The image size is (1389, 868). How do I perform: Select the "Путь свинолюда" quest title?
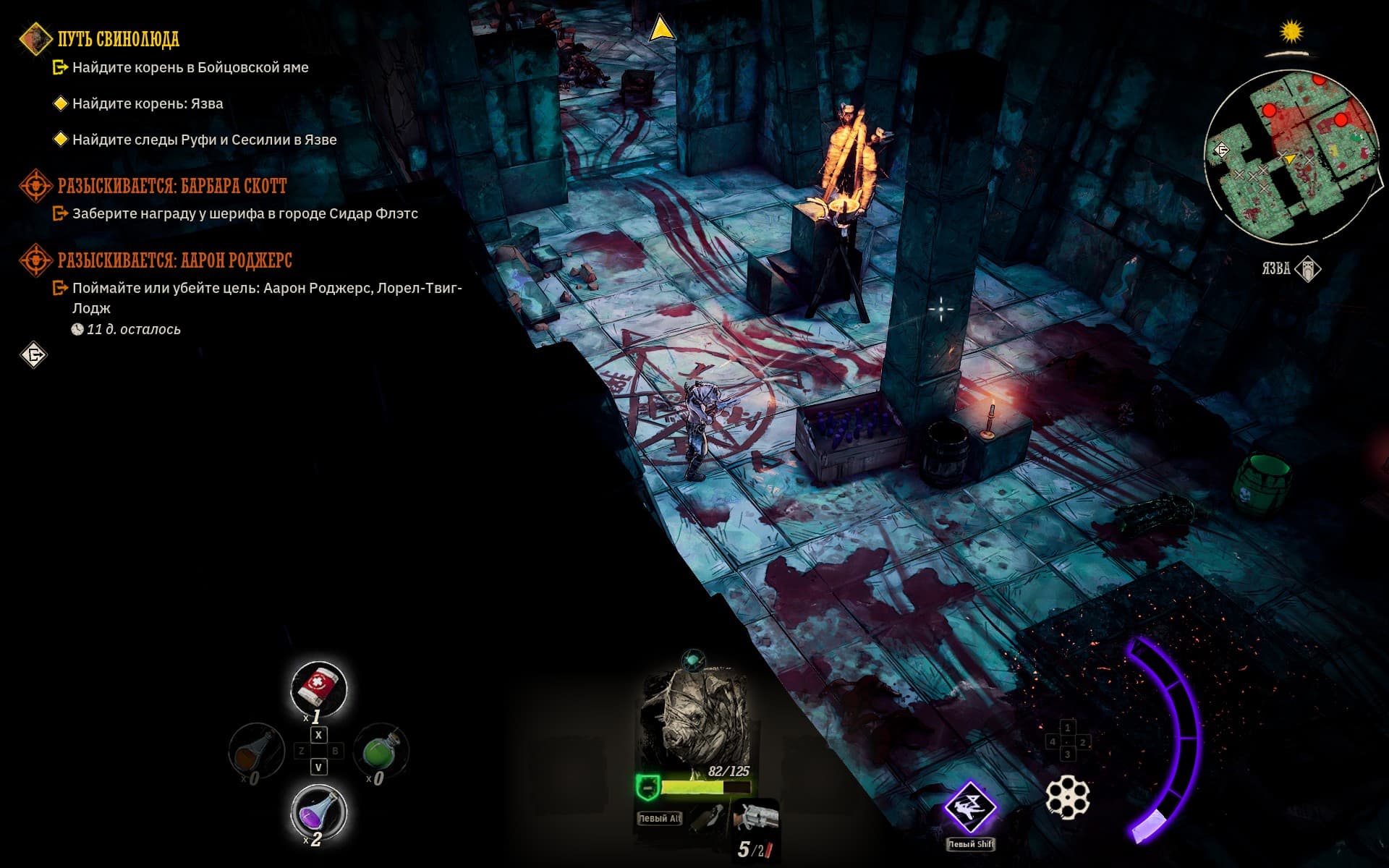tap(118, 39)
